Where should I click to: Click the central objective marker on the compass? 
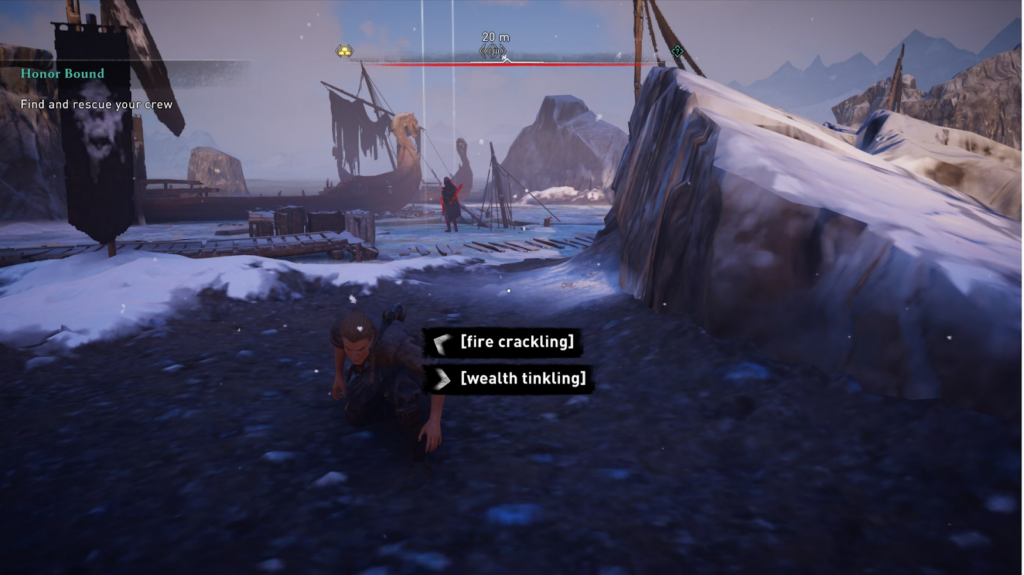(x=494, y=51)
